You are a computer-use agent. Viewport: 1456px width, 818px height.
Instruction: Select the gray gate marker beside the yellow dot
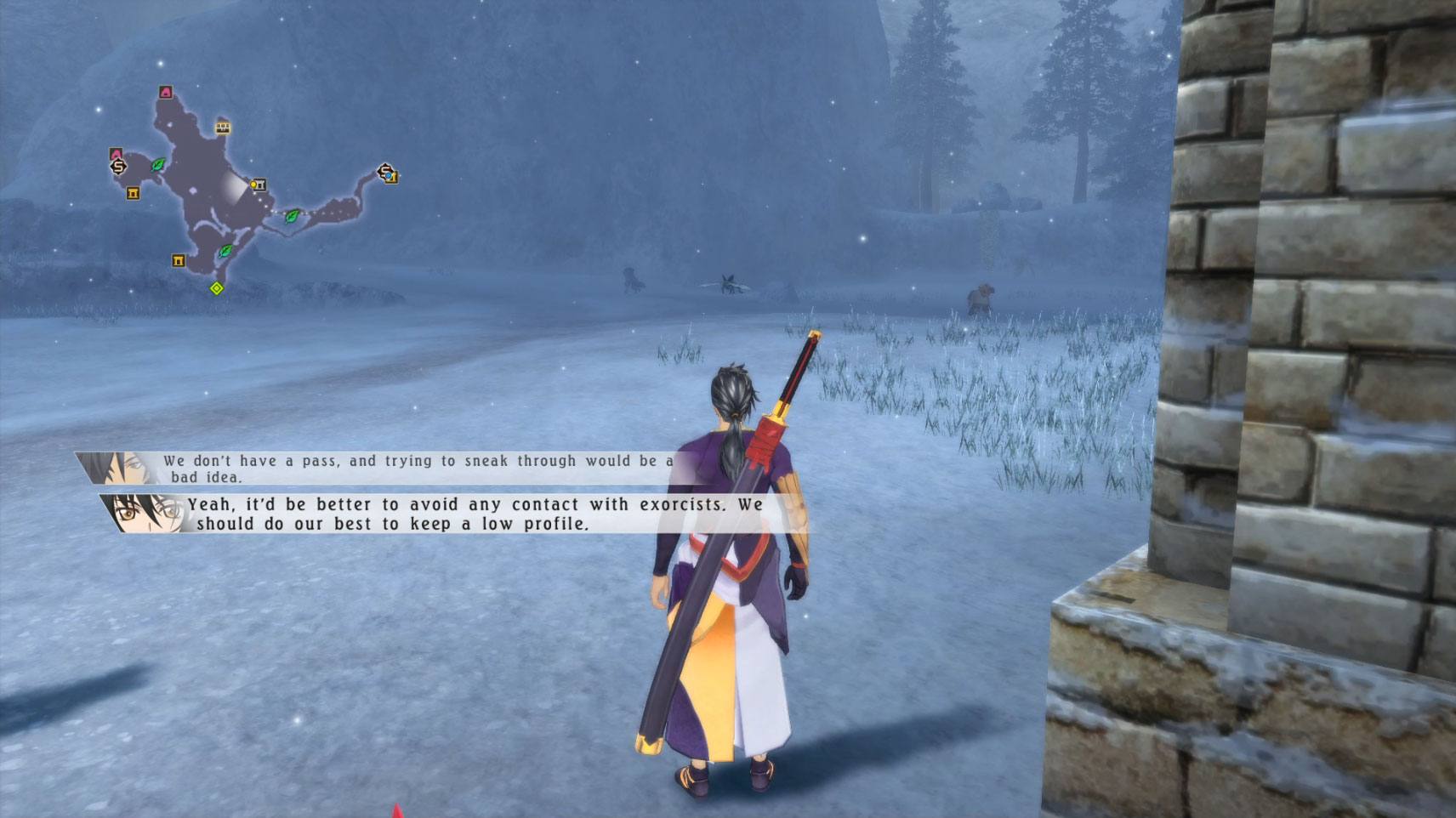[x=261, y=185]
